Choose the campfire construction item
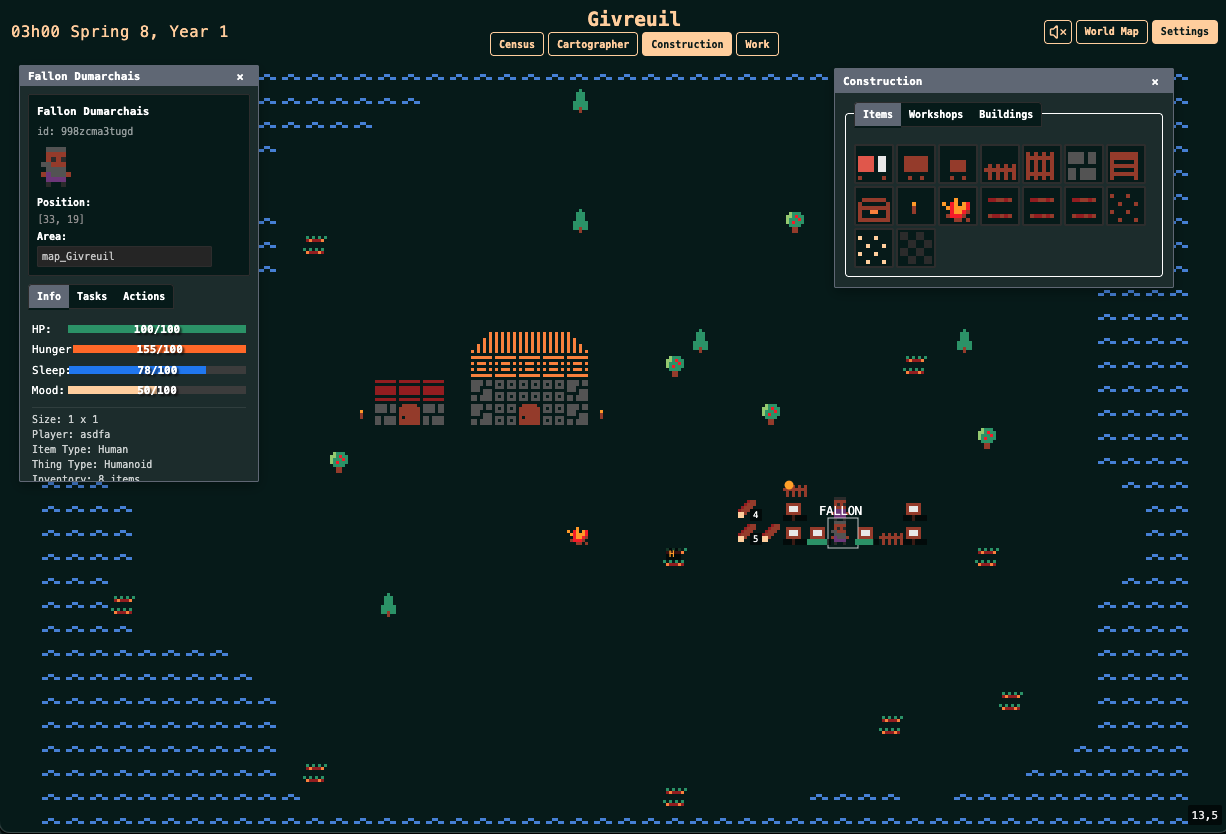Viewport: 1226px width, 834px height. (x=957, y=207)
